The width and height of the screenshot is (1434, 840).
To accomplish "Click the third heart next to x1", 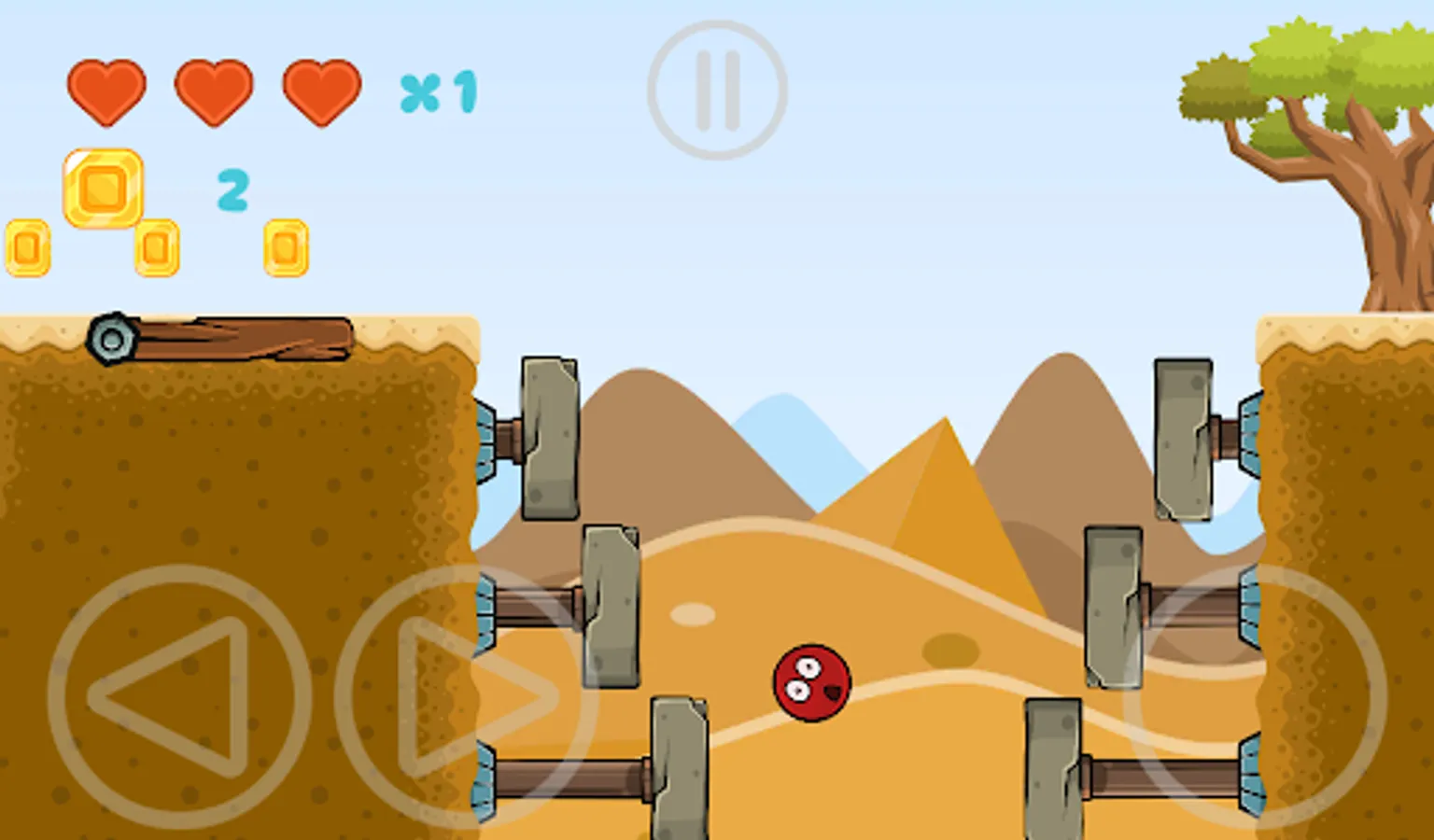I will click(x=320, y=93).
